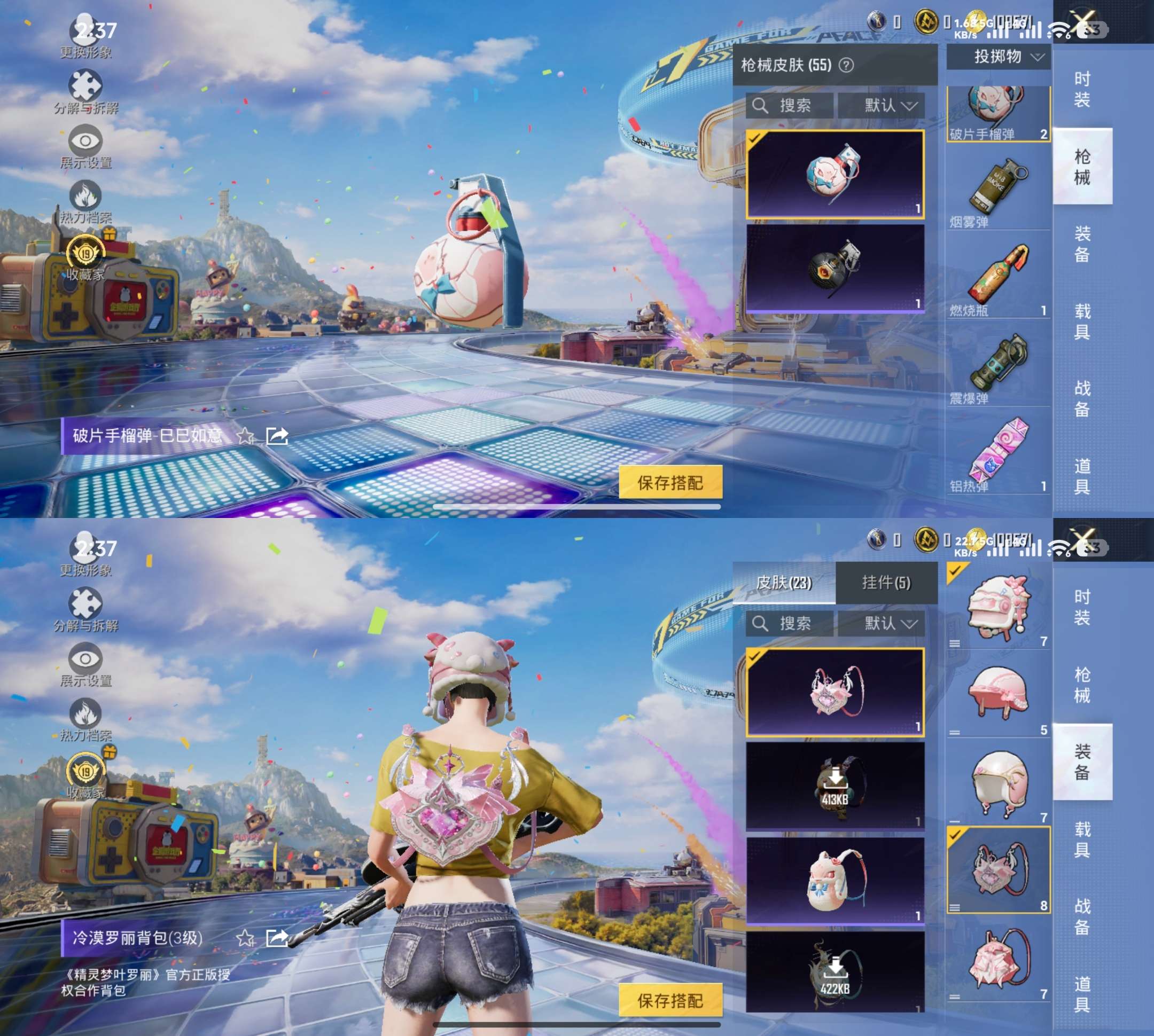Download the 413KB backpack skin
The width and height of the screenshot is (1154, 1036).
pos(835,786)
